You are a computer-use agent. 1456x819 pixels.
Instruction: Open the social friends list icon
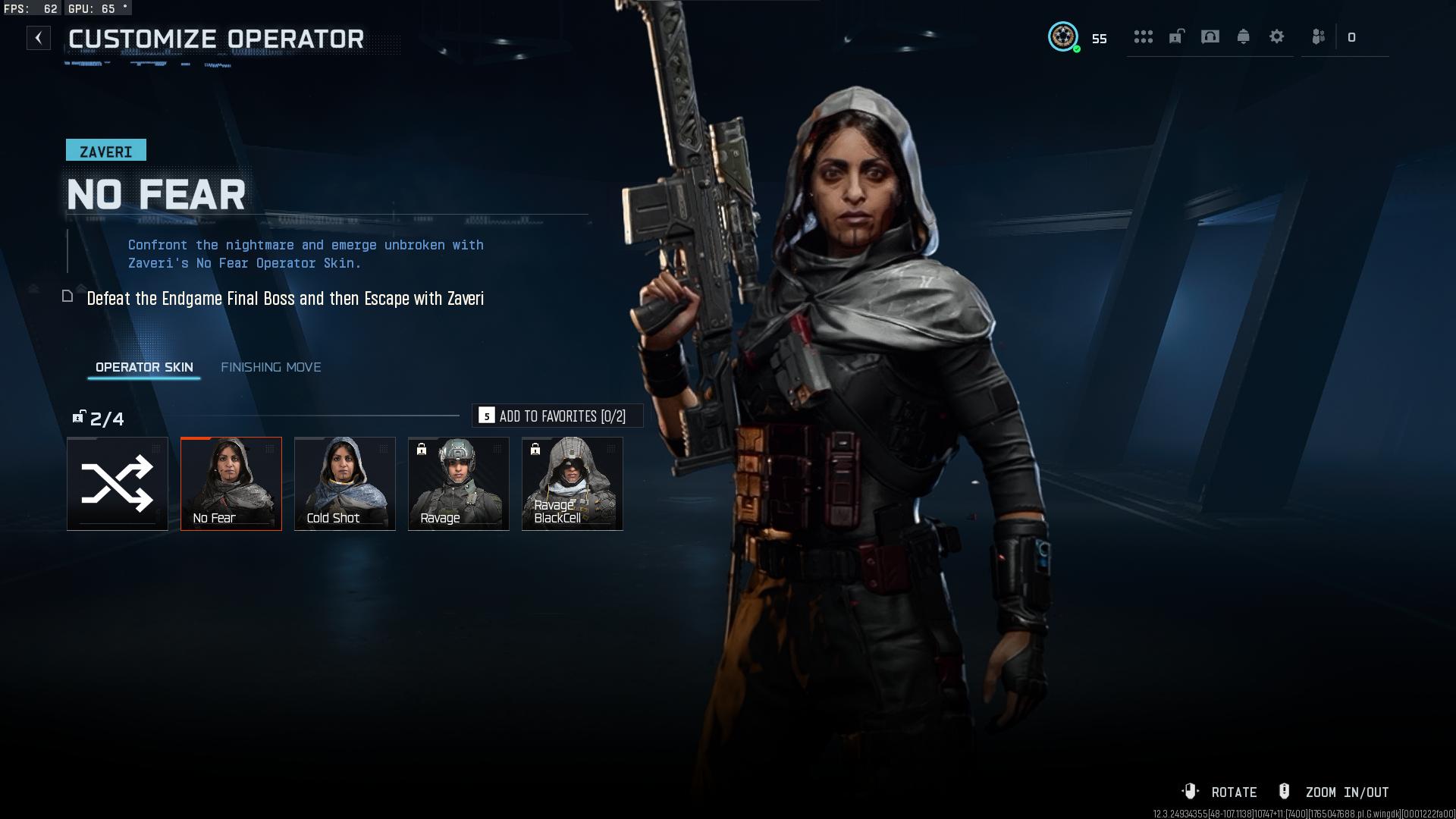1319,36
